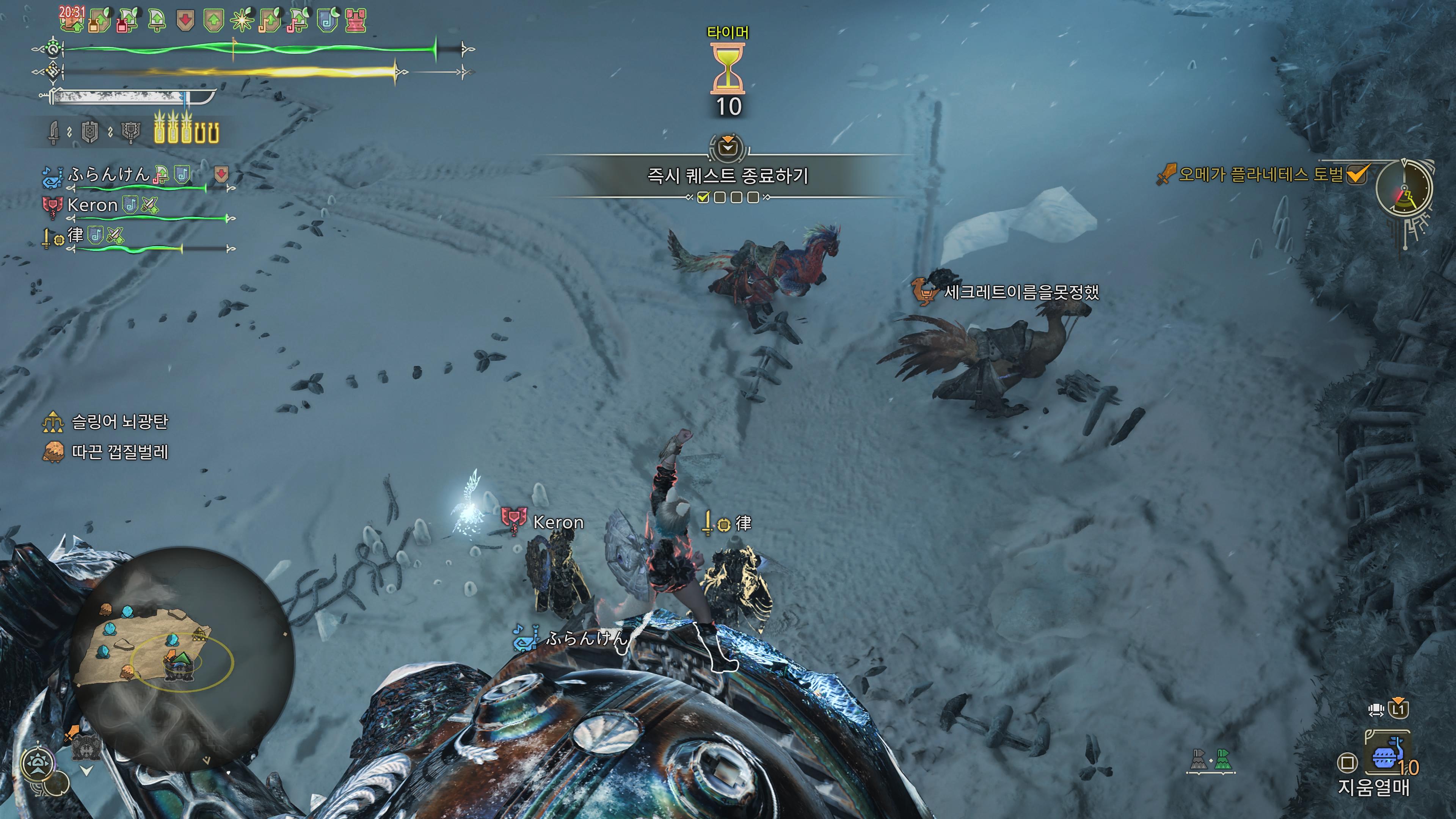Select the 즉시 퀘스트 종료하기 prompt banner
Screen dimensions: 1456x819
(728, 176)
